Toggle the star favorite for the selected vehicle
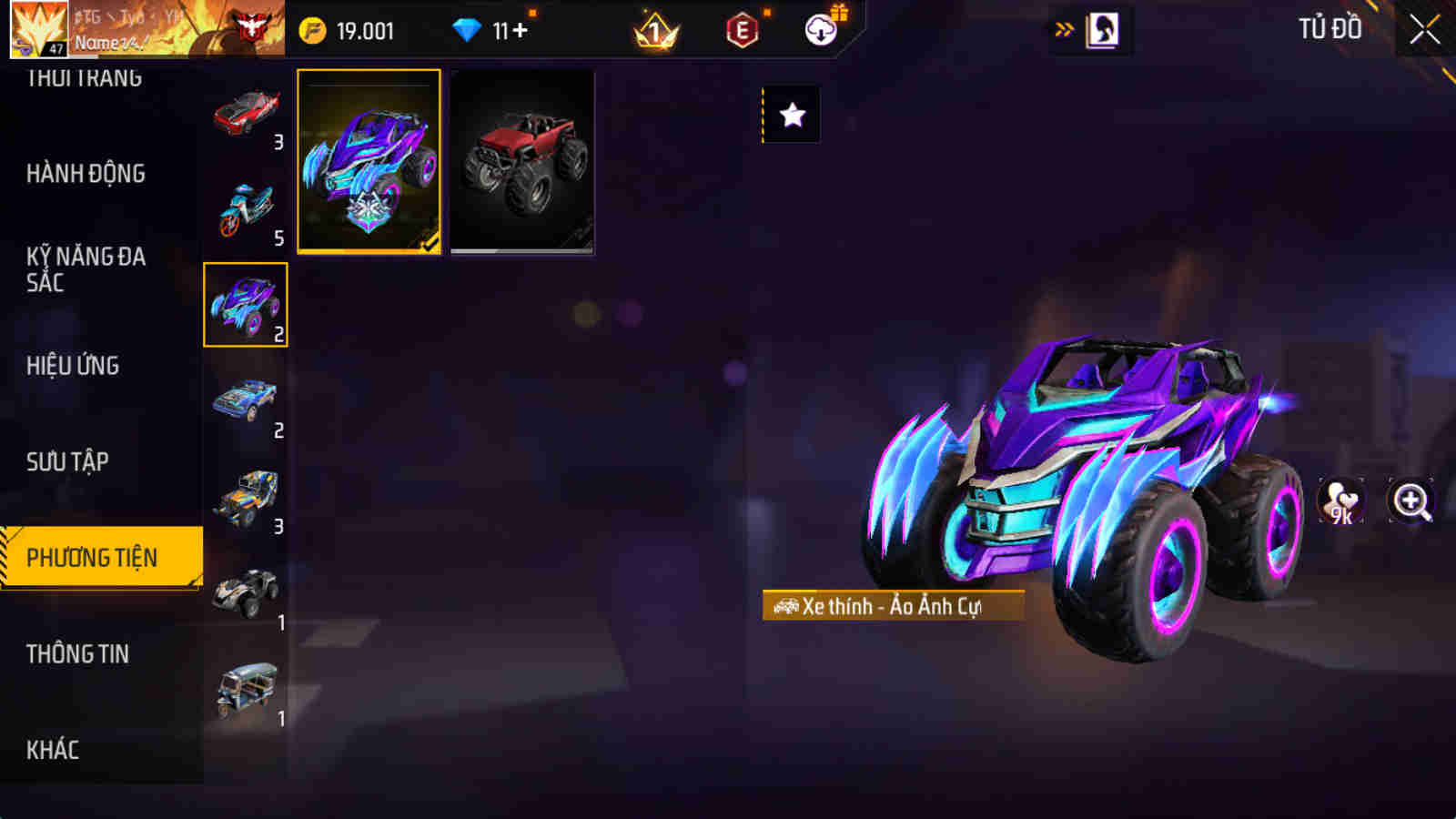The height and width of the screenshot is (819, 1456). [x=794, y=115]
